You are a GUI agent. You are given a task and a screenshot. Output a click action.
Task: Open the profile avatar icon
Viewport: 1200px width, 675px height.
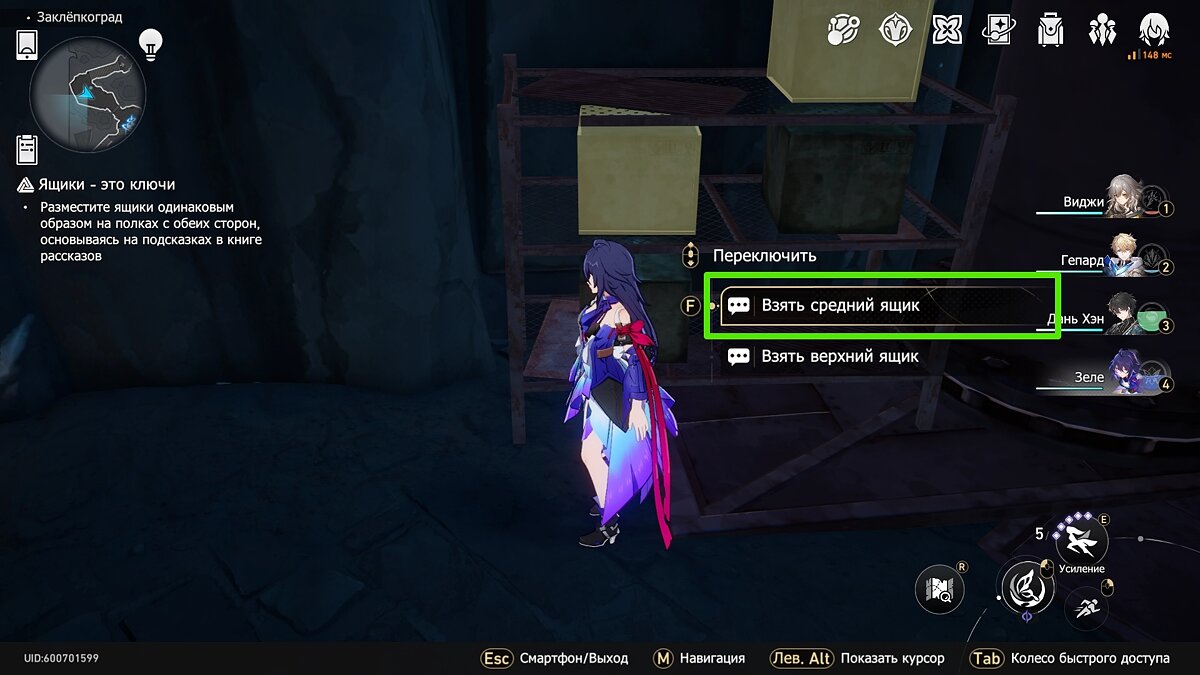tap(1155, 30)
